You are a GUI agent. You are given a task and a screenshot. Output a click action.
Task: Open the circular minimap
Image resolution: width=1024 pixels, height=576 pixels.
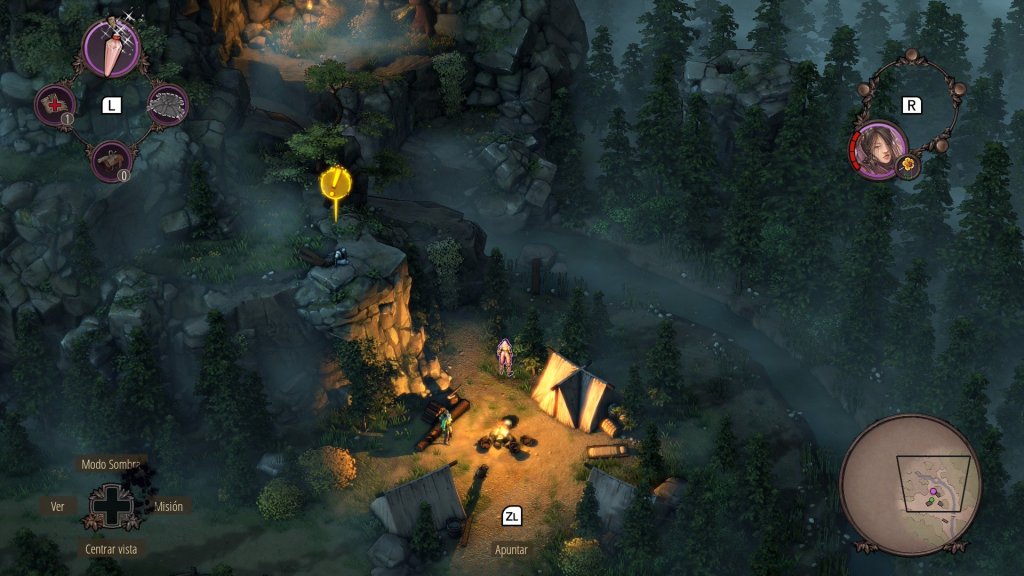(x=910, y=485)
